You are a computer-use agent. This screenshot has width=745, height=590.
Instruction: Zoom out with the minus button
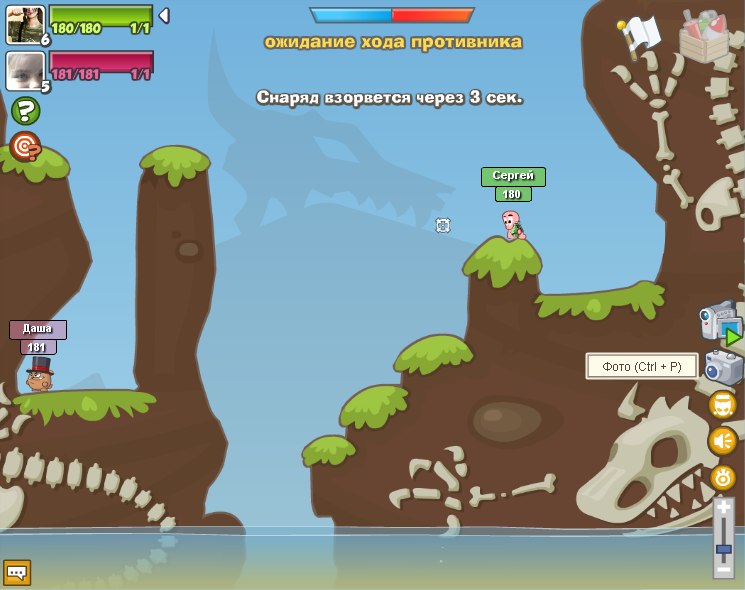723,569
